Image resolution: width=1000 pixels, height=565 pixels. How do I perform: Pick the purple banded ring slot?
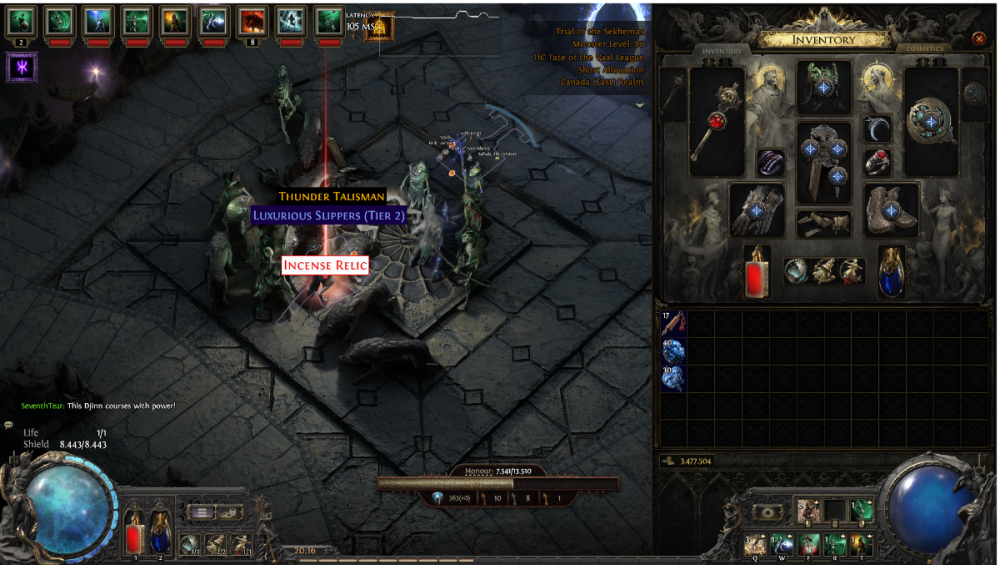point(771,162)
